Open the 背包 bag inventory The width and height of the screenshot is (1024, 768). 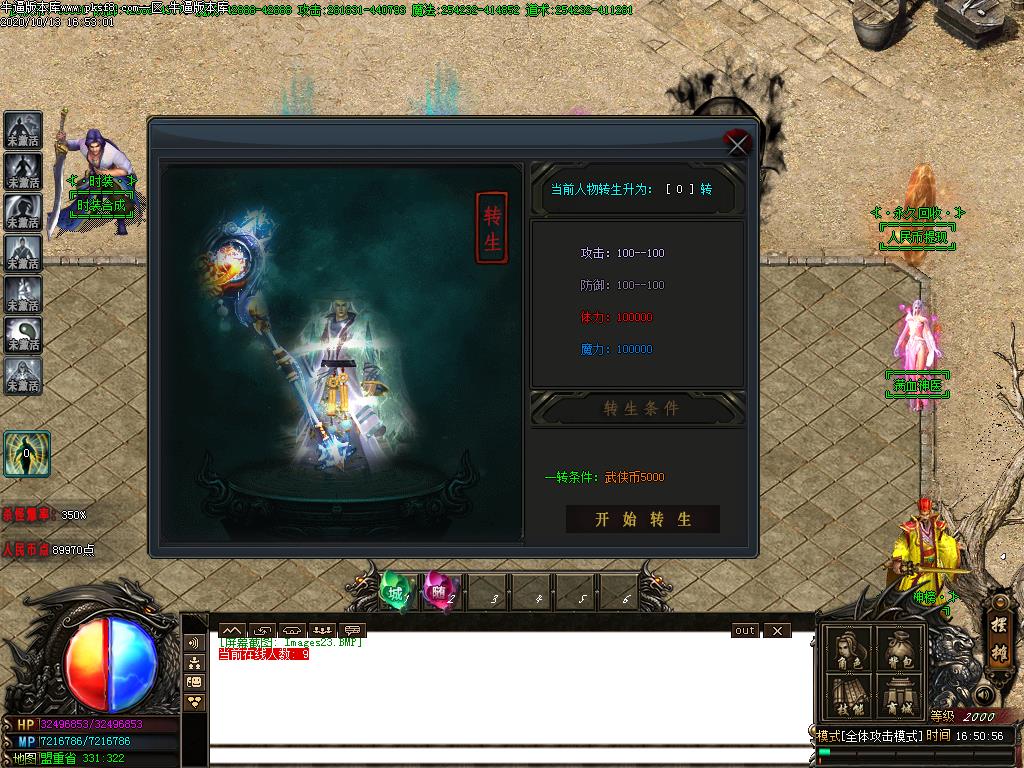pos(897,649)
